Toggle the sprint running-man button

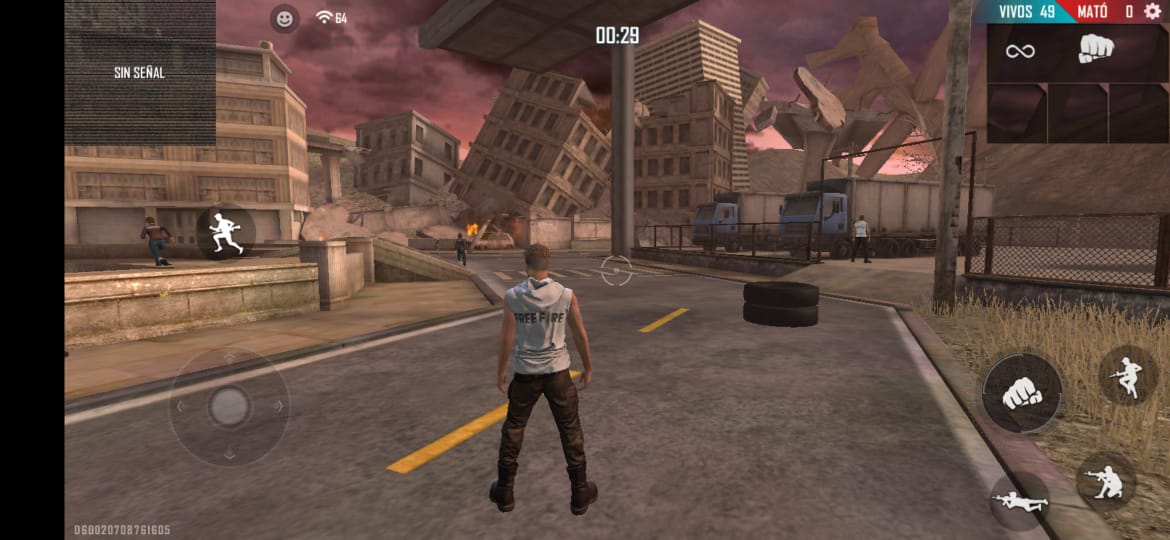(x=225, y=233)
